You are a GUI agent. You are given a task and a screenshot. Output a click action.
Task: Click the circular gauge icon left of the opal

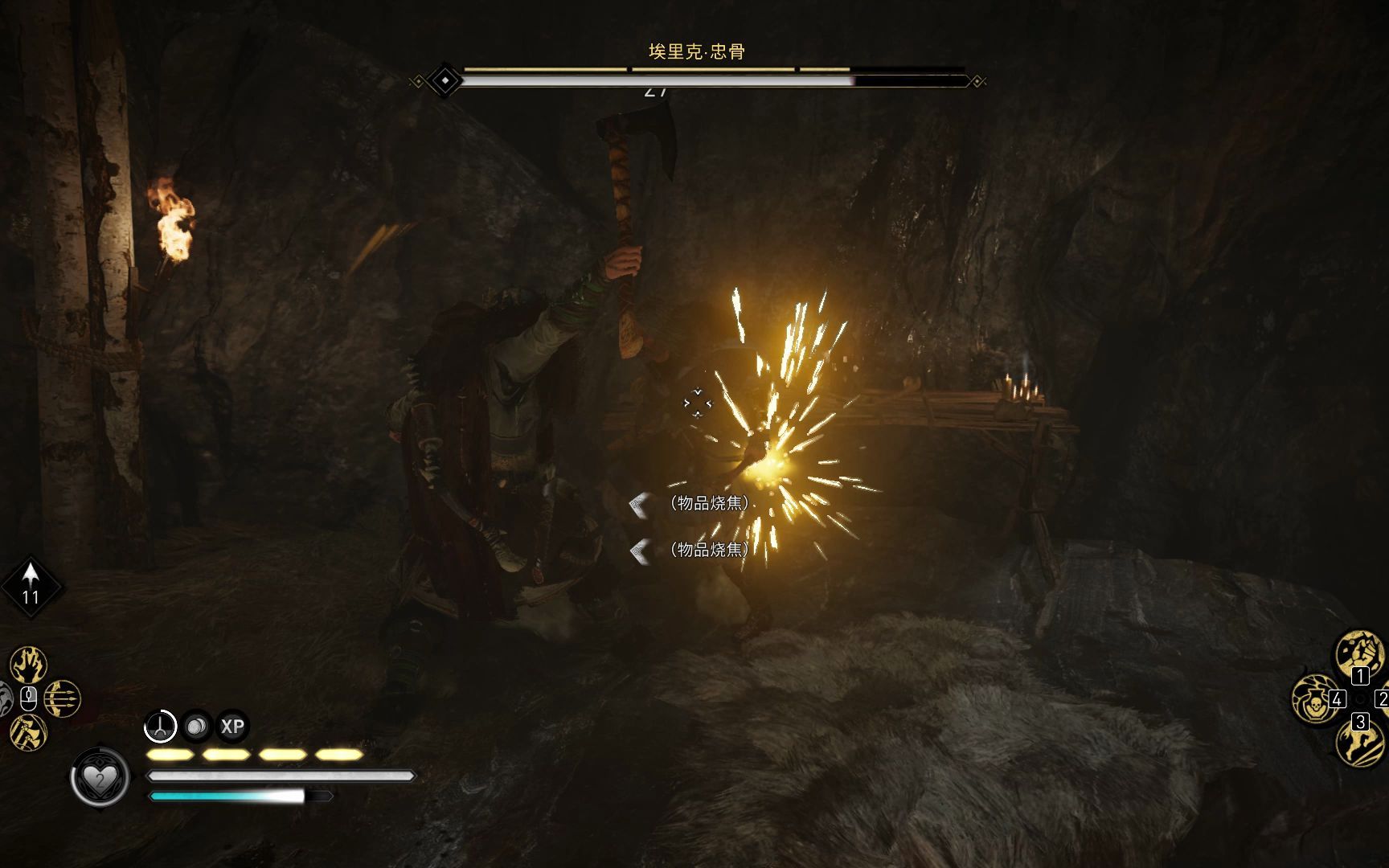click(159, 726)
